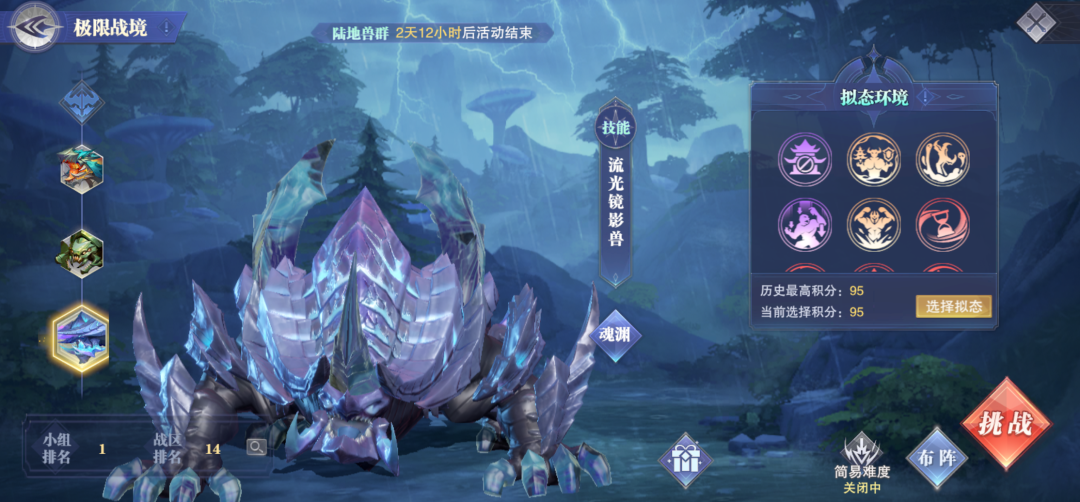Open the 魂渊 diamond button
This screenshot has height=502, width=1080.
[x=613, y=336]
